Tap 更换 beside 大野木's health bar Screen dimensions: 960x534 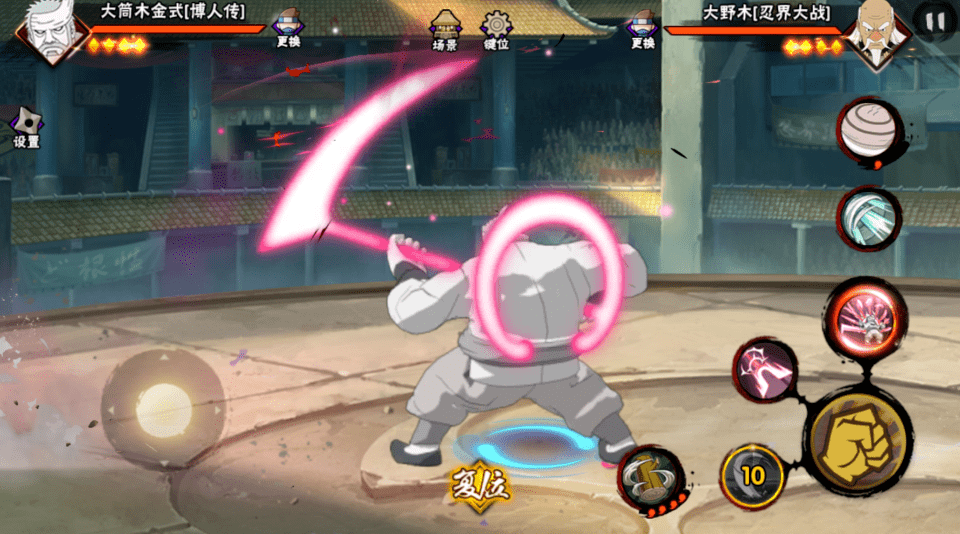[x=643, y=29]
